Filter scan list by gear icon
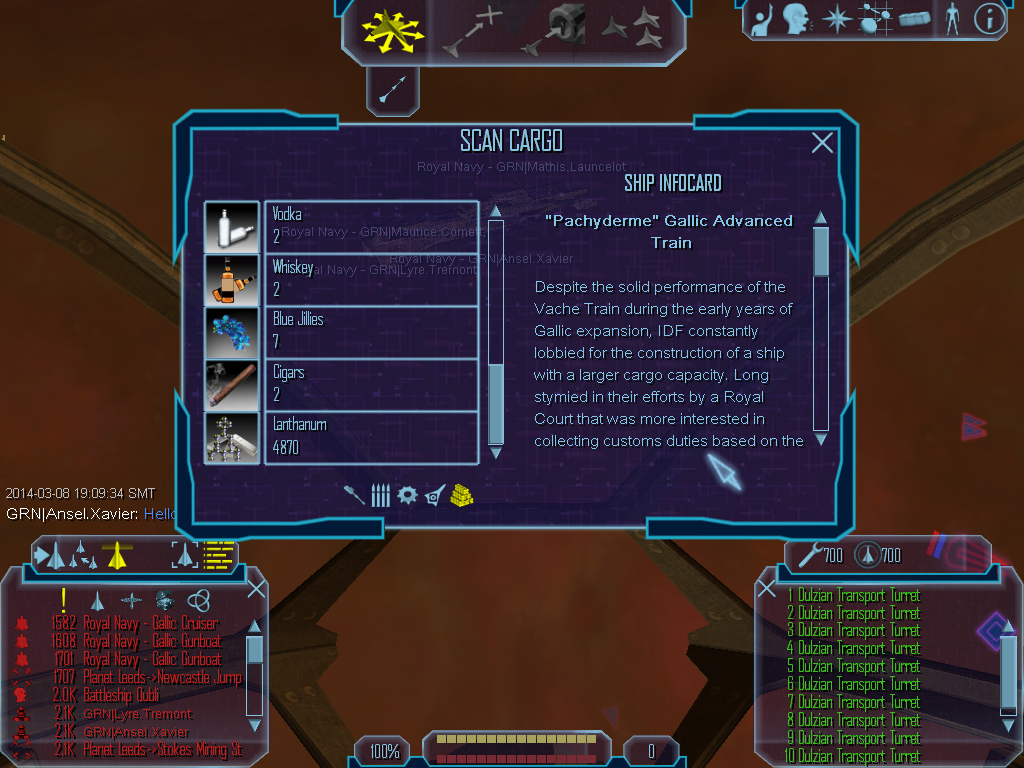This screenshot has height=768, width=1024. pyautogui.click(x=407, y=495)
